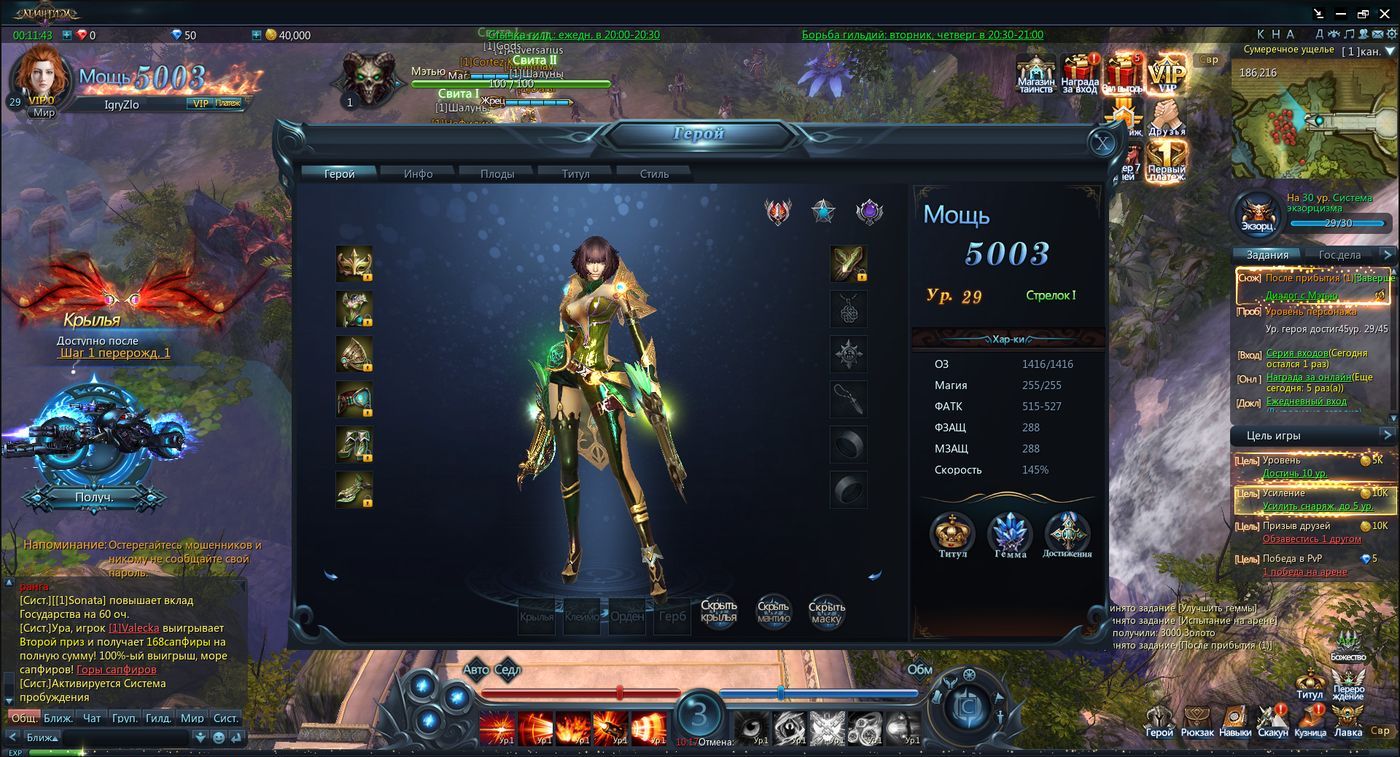Select the golden mask equipment slot
Viewport: 1400px width, 757px height.
354,264
